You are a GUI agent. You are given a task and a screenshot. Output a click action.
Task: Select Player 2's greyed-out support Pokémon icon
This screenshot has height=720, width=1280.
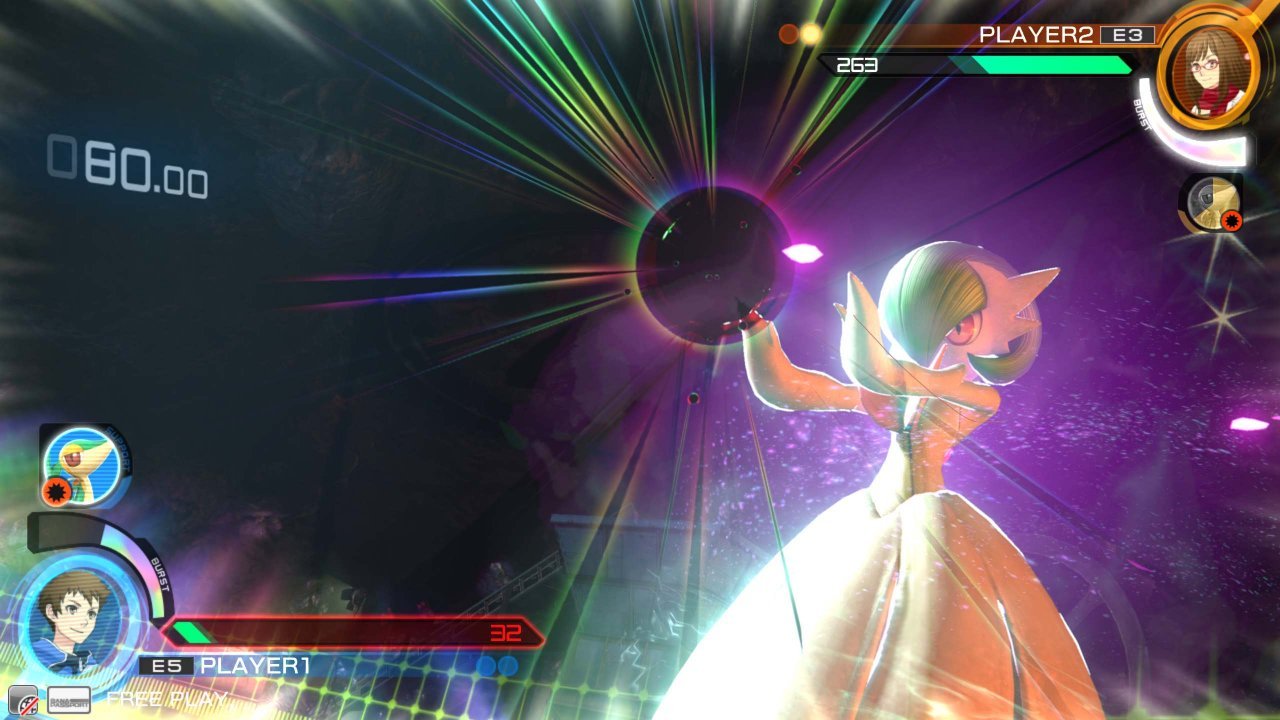(1212, 202)
